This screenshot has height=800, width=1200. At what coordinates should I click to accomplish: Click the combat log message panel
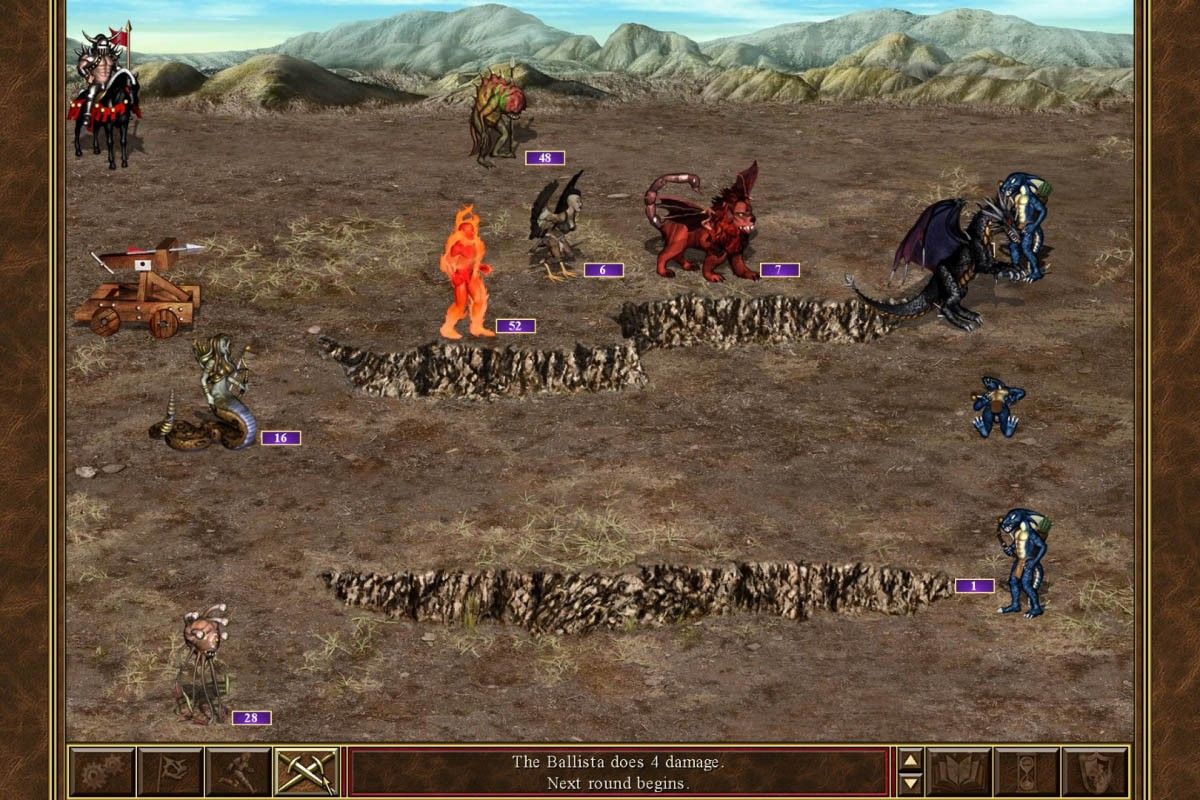pyautogui.click(x=617, y=772)
